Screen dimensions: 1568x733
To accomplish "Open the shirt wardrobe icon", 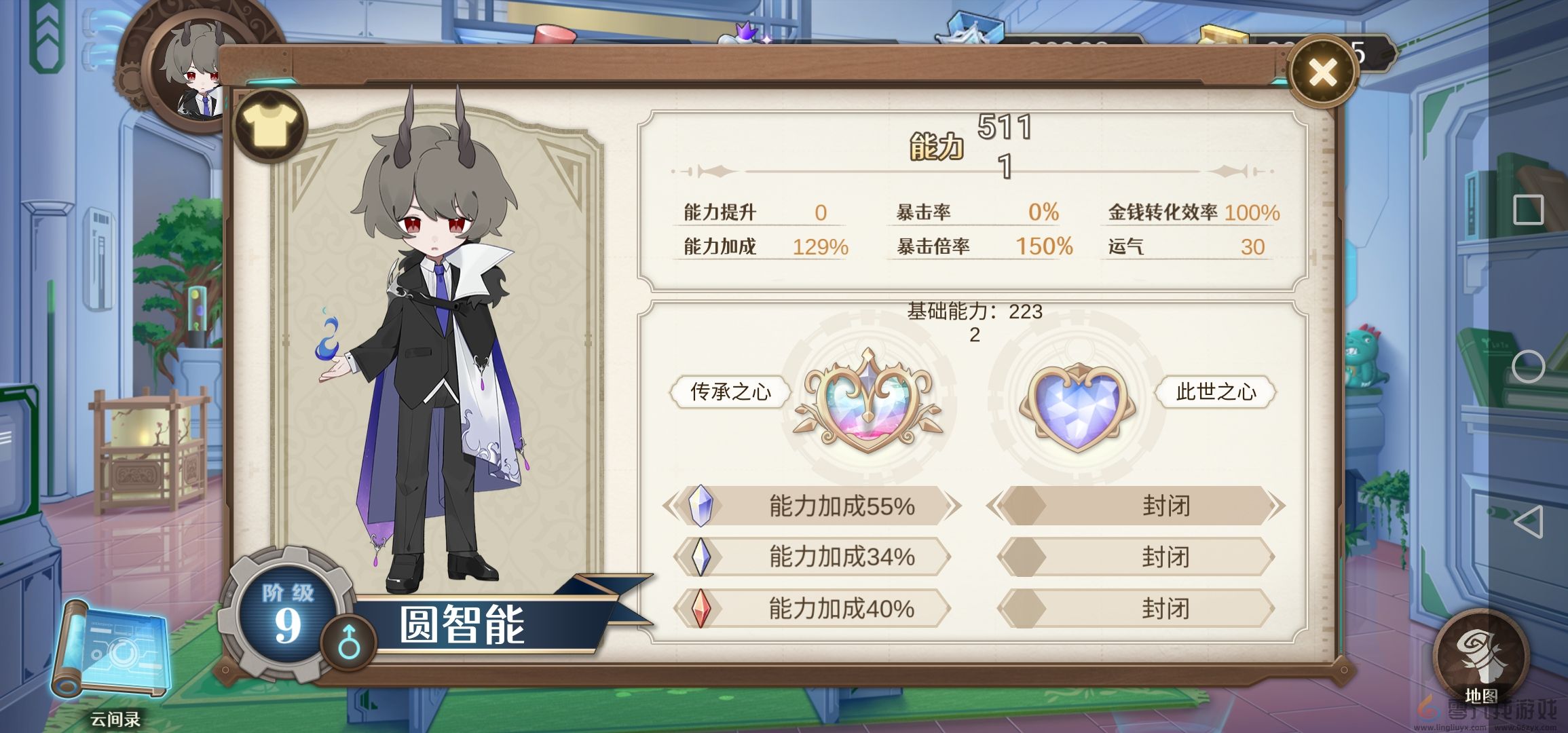I will pos(269,126).
